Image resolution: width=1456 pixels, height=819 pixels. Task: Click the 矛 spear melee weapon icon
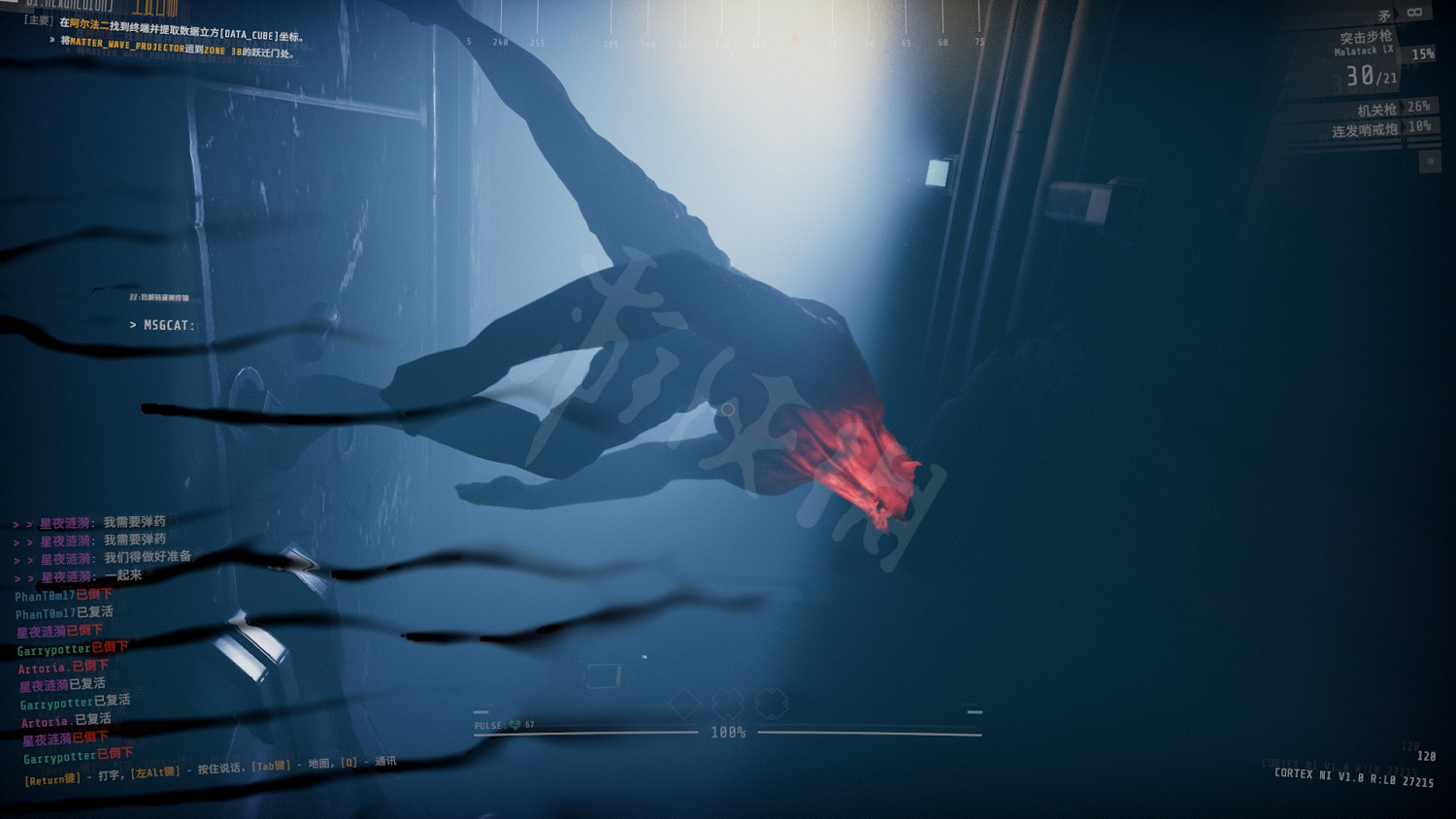point(1384,14)
